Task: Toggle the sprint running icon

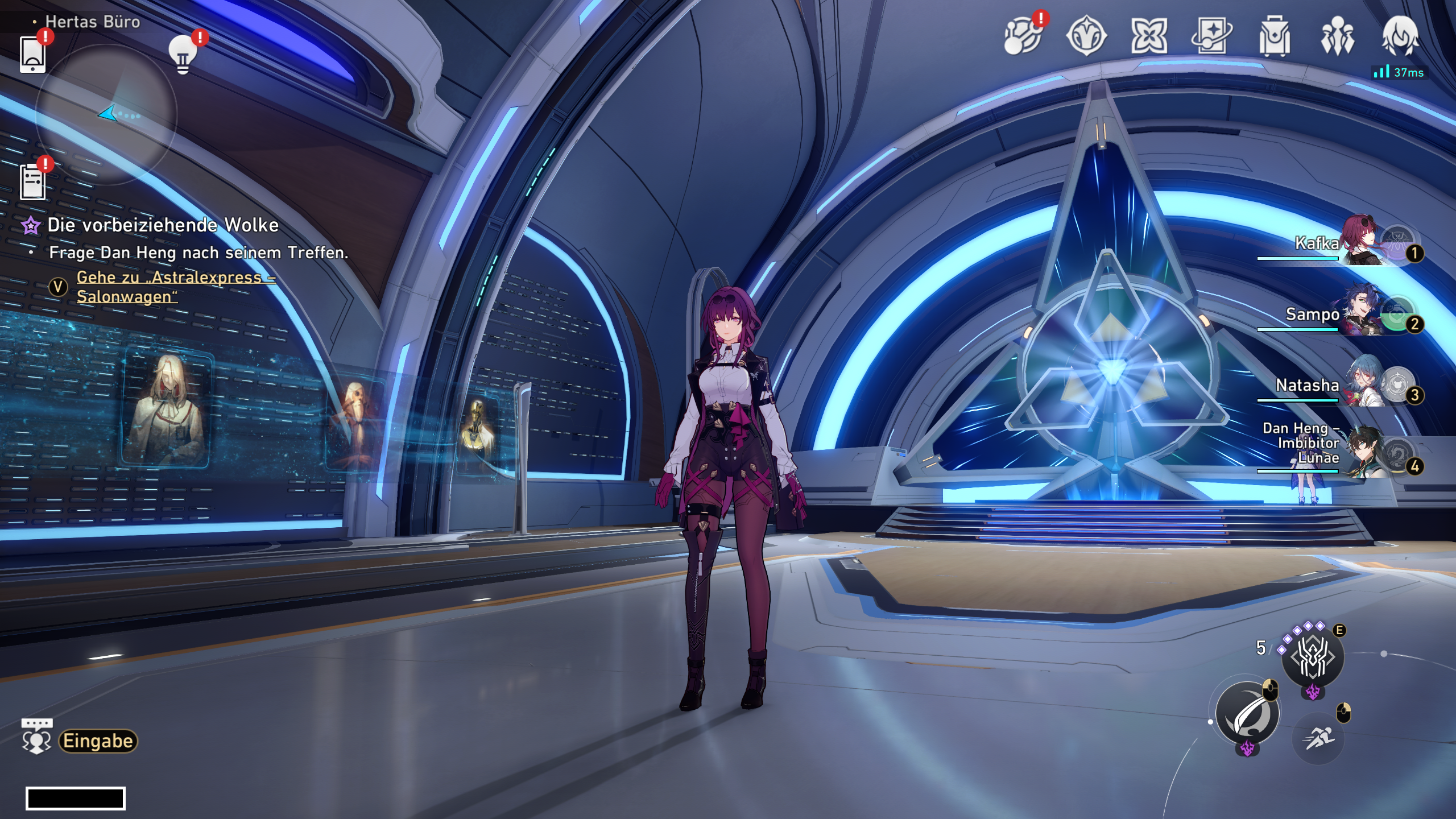Action: [1318, 738]
